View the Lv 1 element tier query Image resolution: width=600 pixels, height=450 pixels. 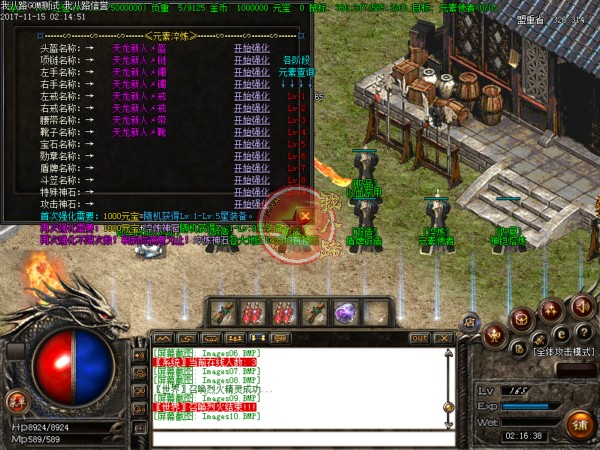[x=293, y=96]
